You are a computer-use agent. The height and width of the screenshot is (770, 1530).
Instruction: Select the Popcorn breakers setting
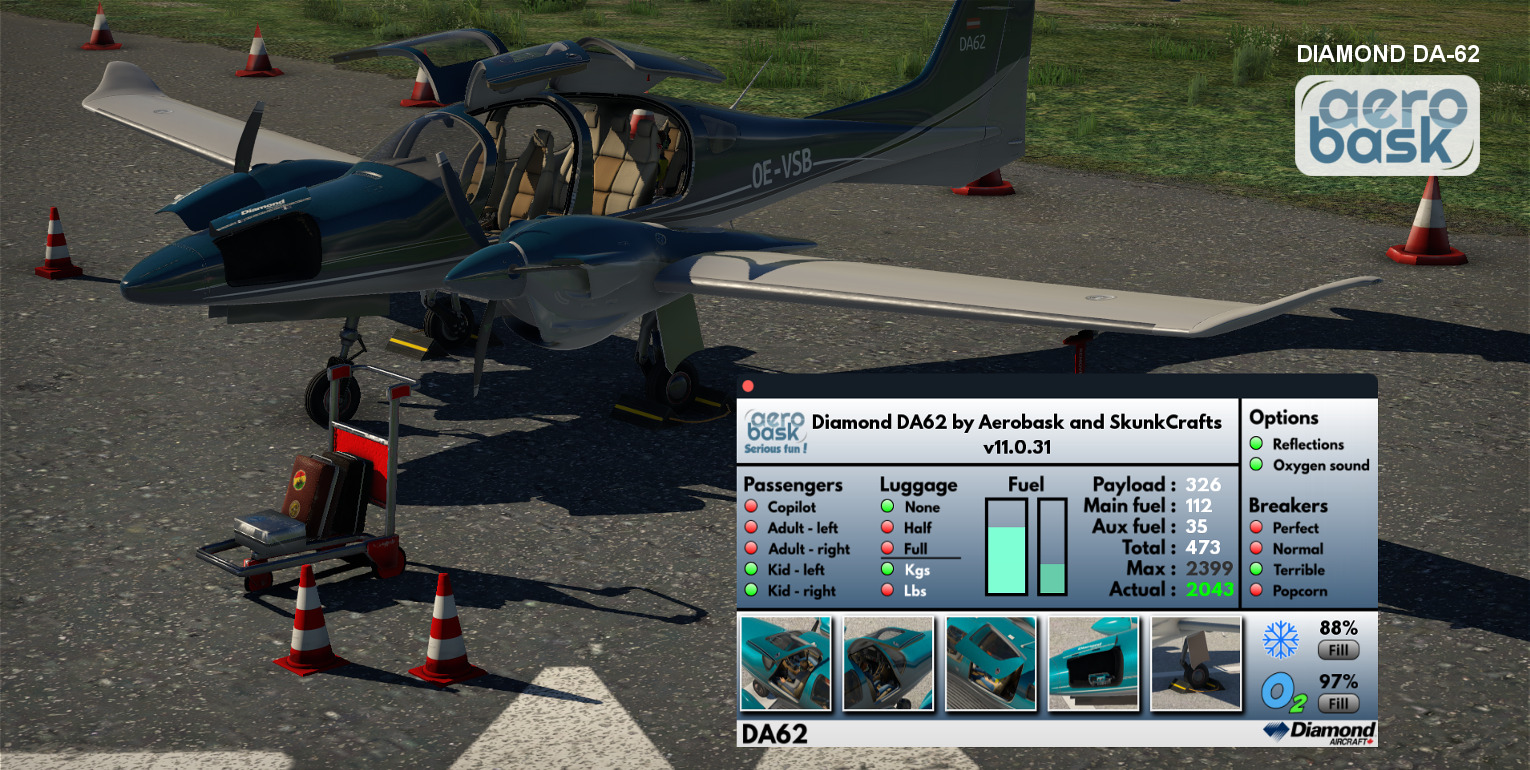(1256, 591)
